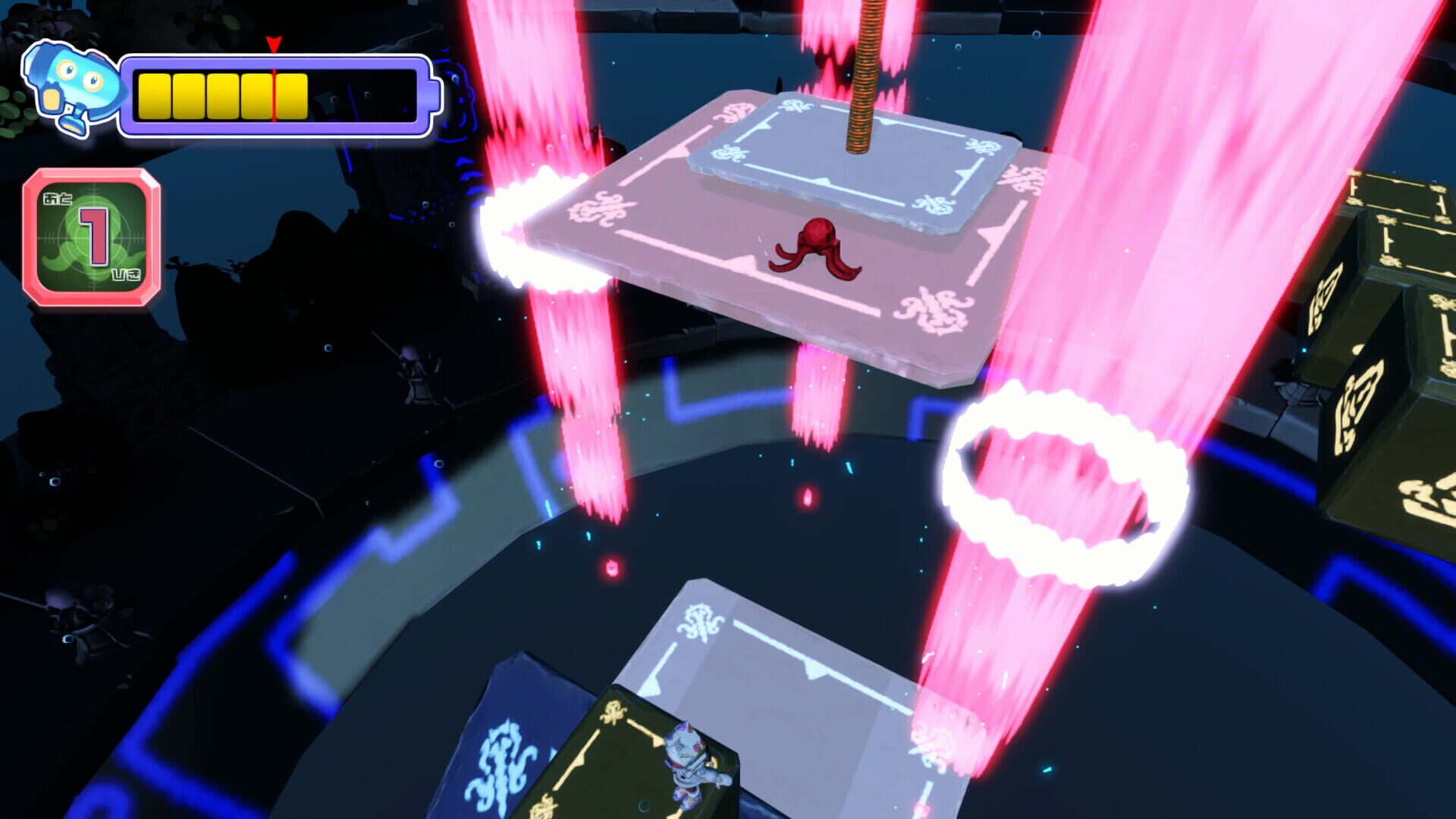The width and height of the screenshot is (1456, 819).
Task: Toggle the right glowing white ring
Action: tap(1062, 470)
